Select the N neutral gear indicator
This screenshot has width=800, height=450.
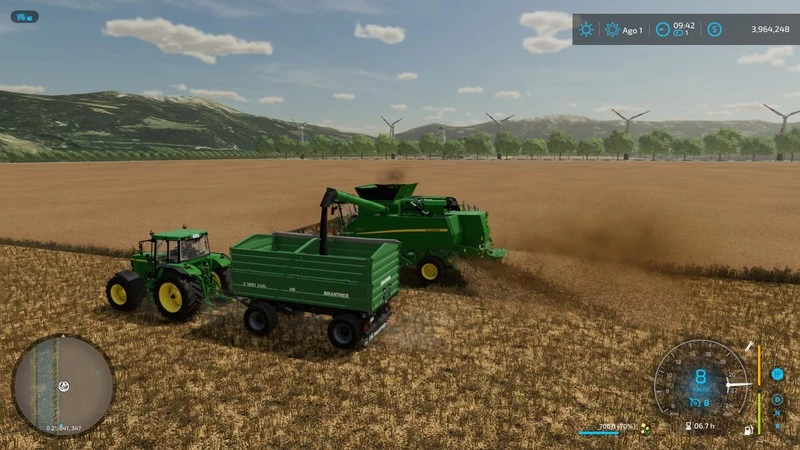click(777, 412)
